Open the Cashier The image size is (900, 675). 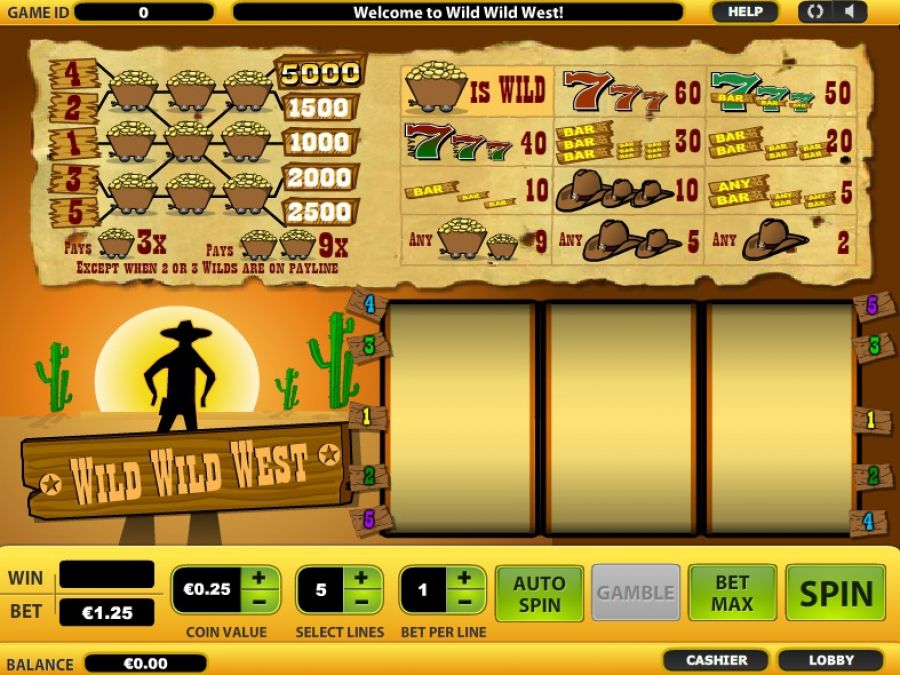click(x=716, y=660)
